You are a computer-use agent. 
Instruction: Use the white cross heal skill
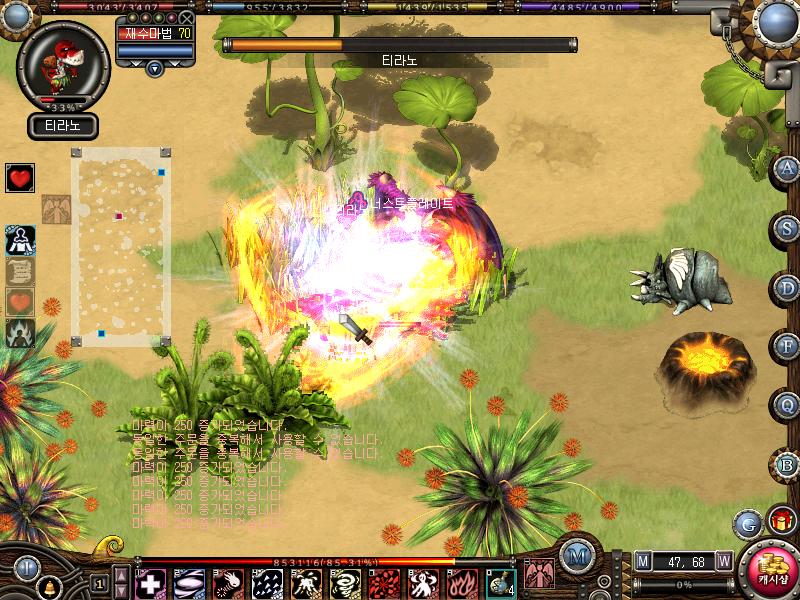(150, 582)
